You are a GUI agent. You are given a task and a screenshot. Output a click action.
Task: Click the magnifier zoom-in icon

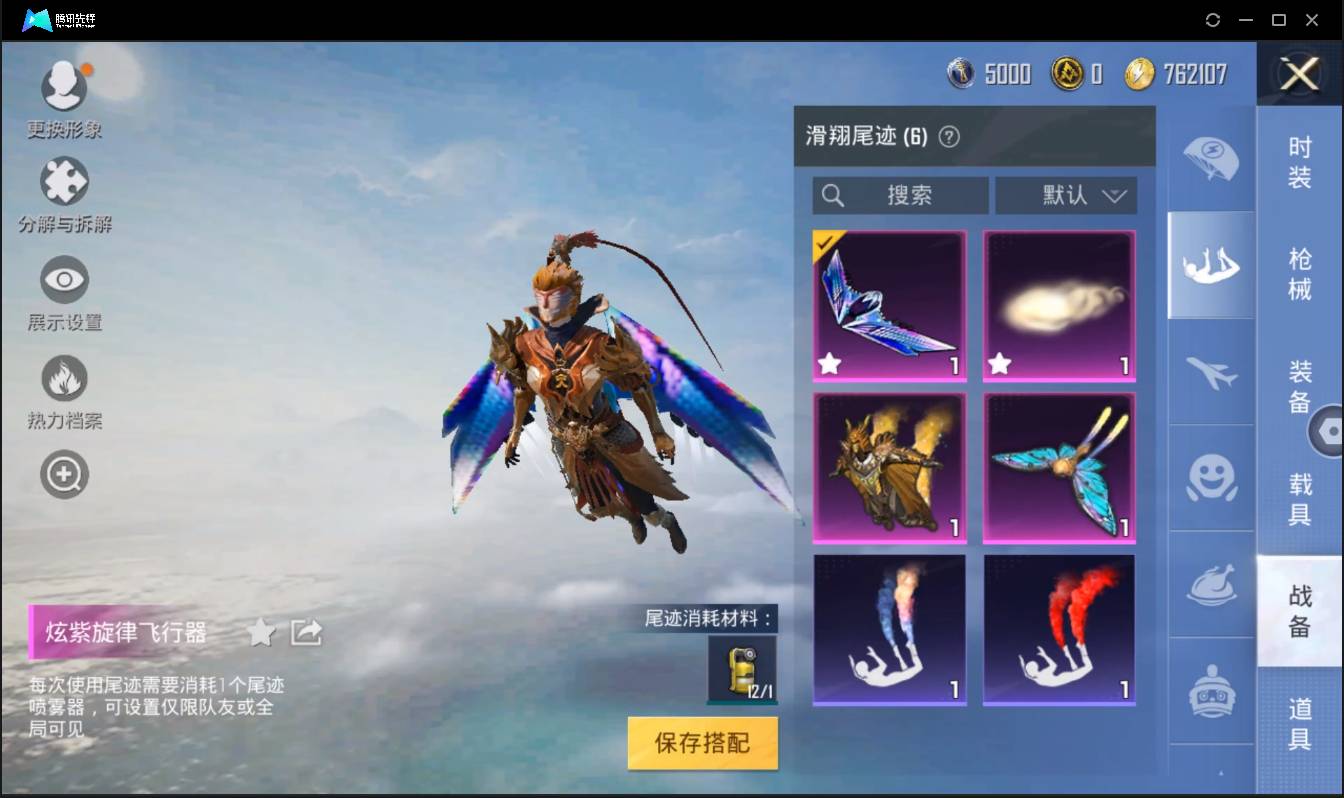64,472
